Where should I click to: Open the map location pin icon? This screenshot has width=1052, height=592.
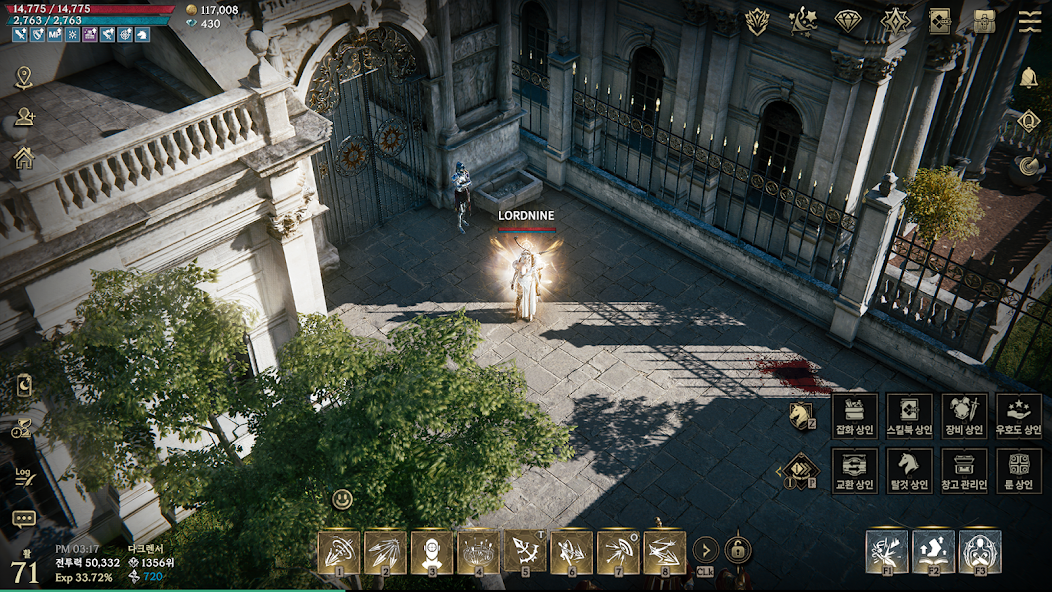pyautogui.click(x=24, y=78)
